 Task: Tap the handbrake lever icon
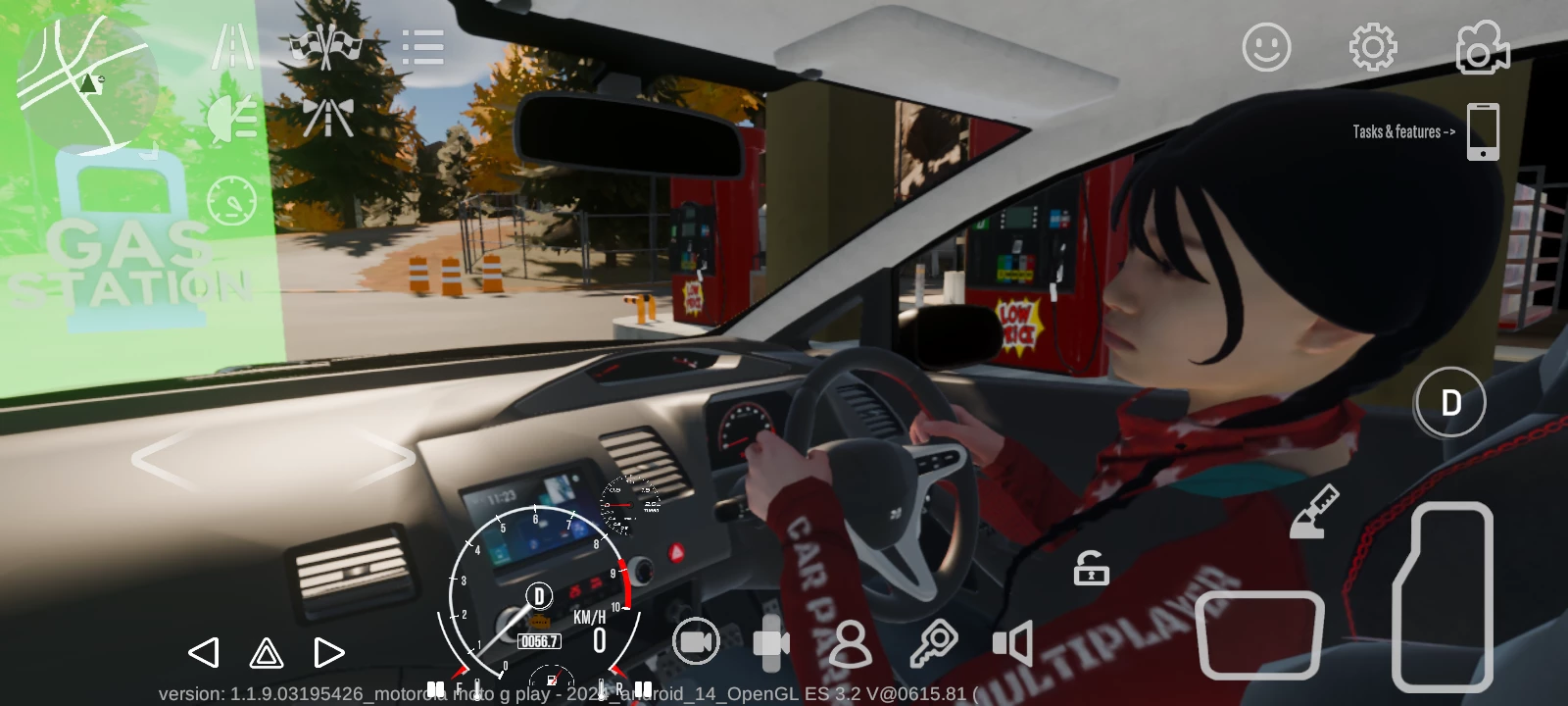click(x=1315, y=512)
